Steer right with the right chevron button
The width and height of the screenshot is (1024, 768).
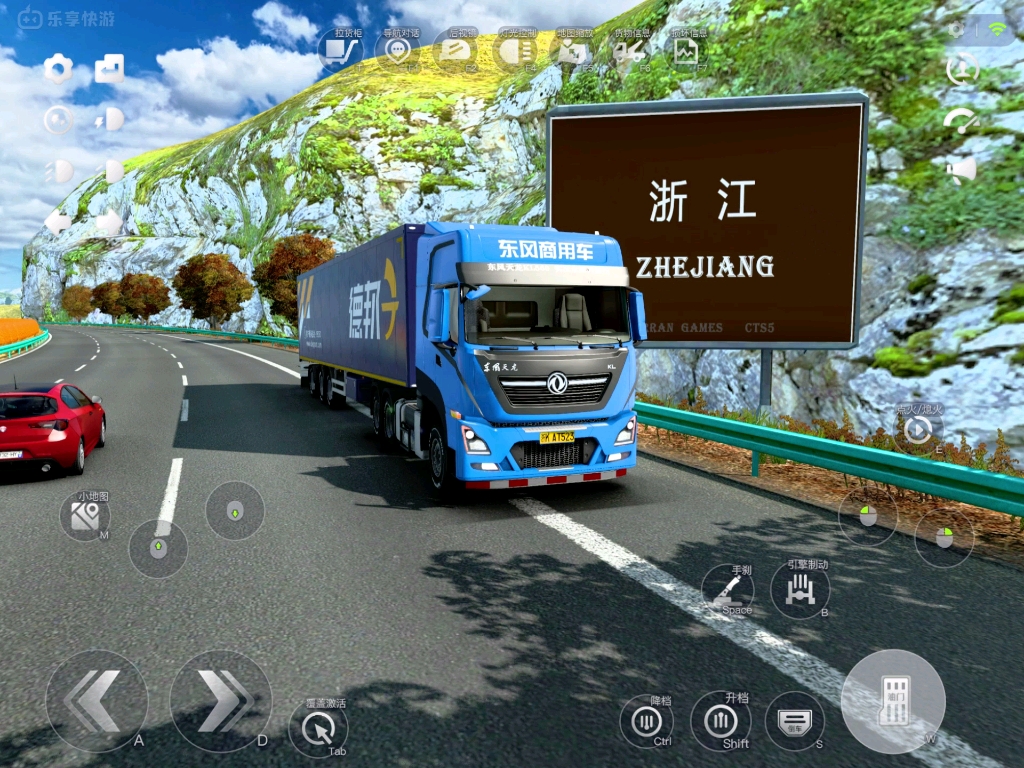pos(220,700)
